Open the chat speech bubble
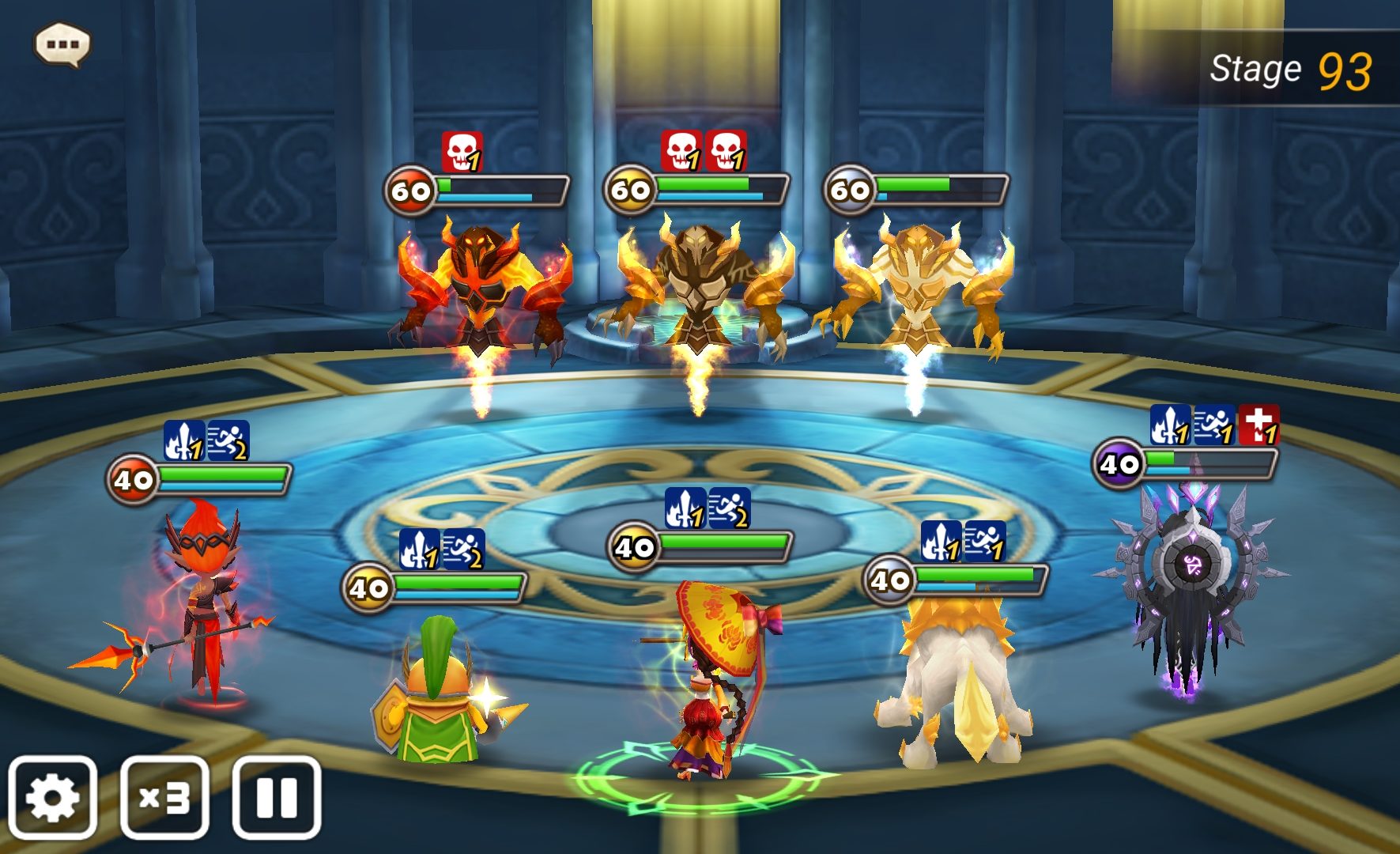This screenshot has height=854, width=1400. click(62, 44)
